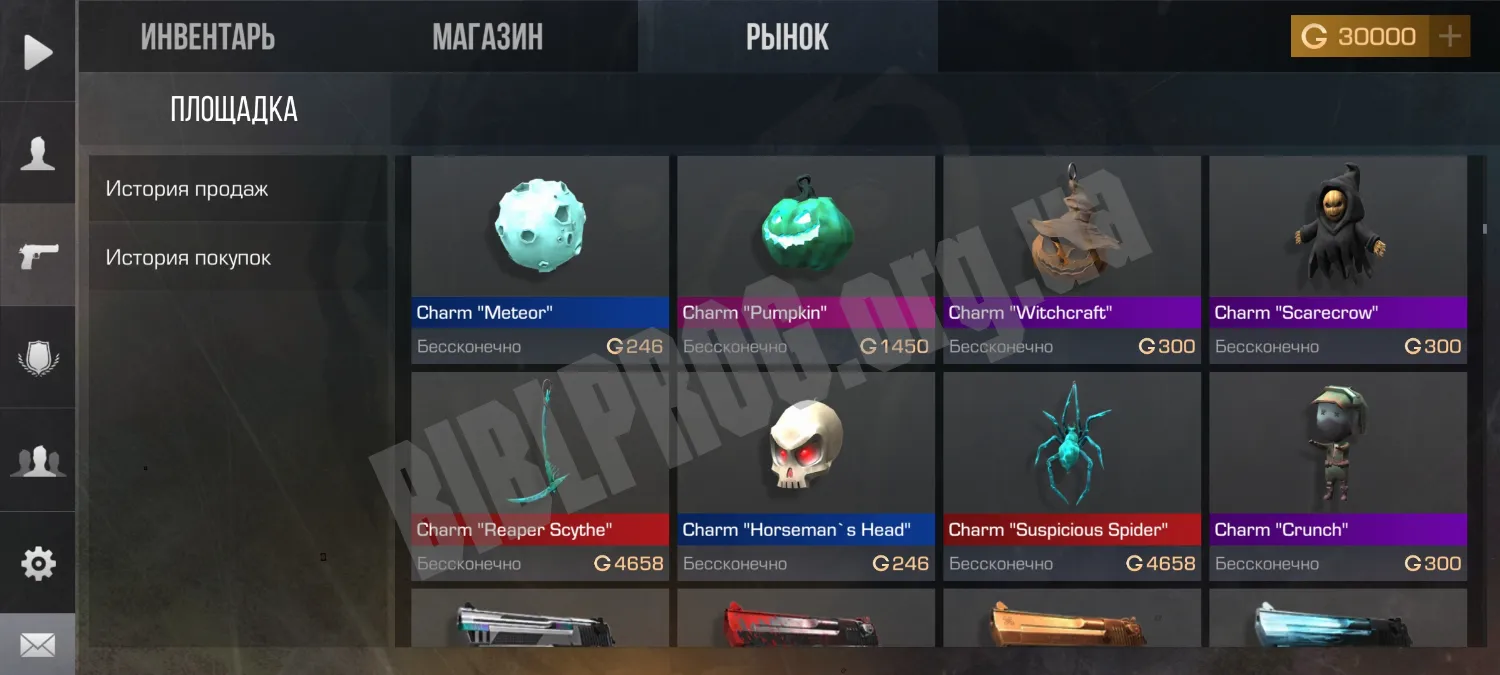The width and height of the screenshot is (1500, 675).
Task: Show История продаж list
Action: point(187,189)
